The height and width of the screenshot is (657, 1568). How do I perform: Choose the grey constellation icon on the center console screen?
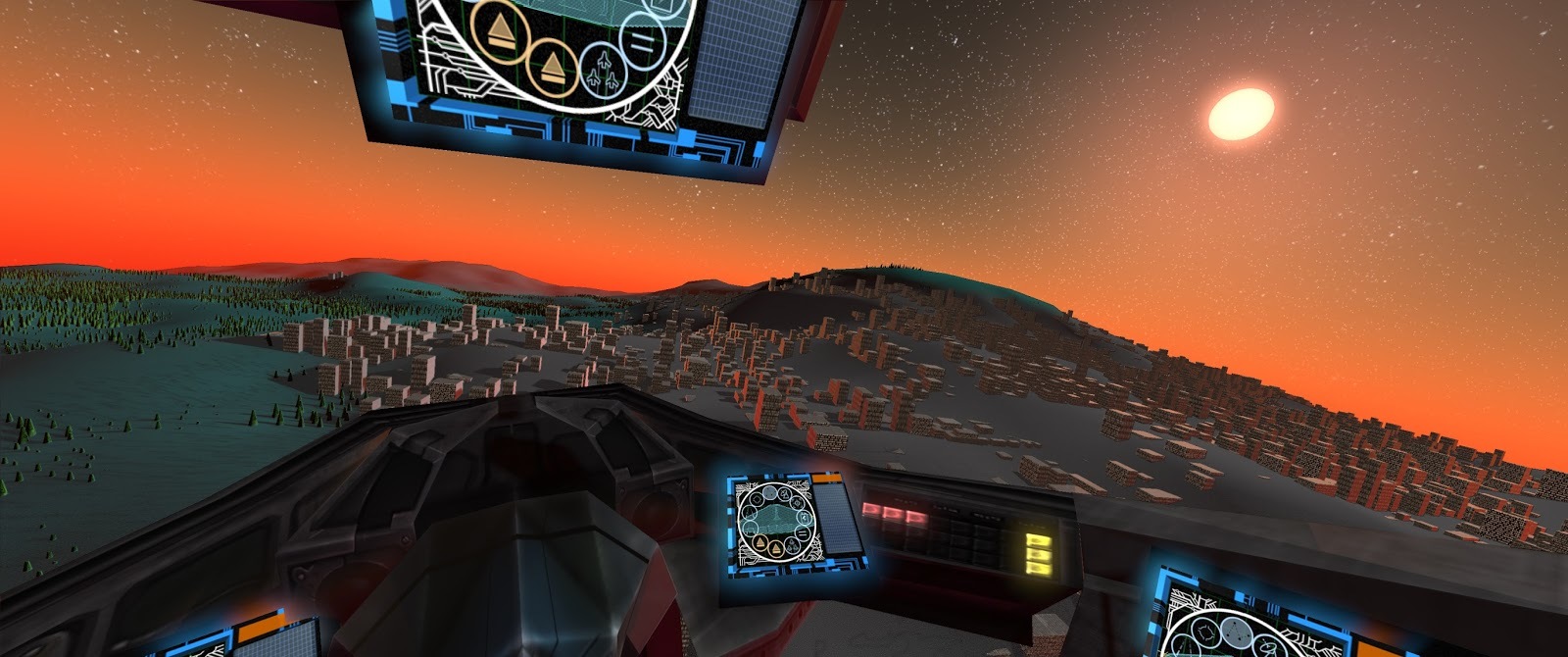[x=769, y=491]
